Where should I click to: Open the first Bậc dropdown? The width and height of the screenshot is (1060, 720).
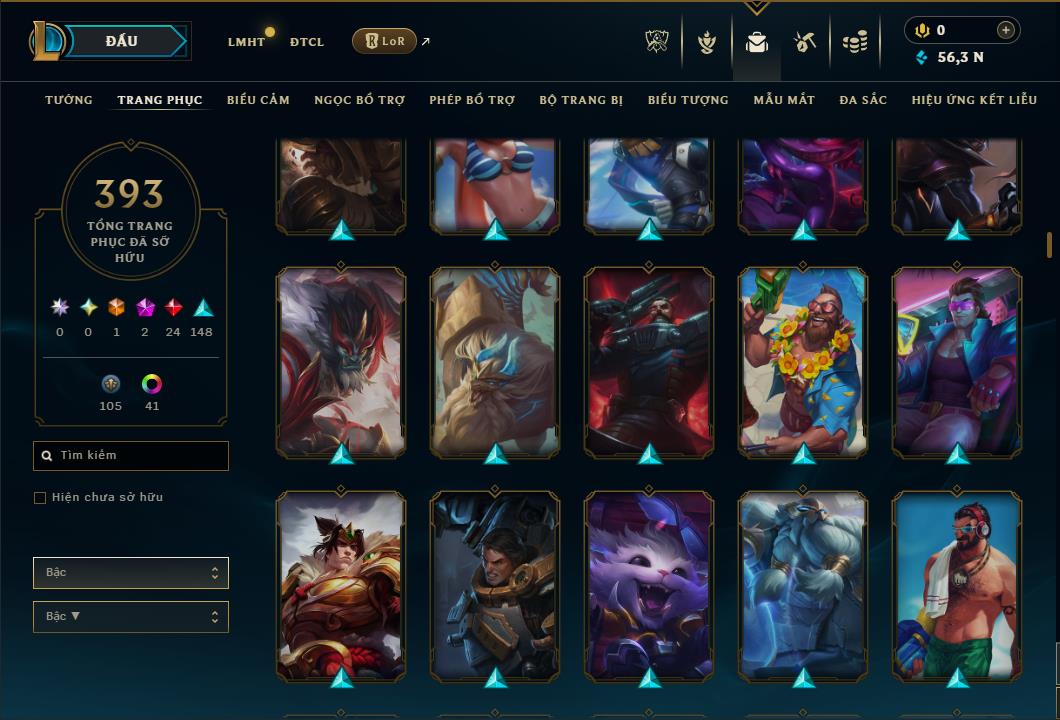131,573
